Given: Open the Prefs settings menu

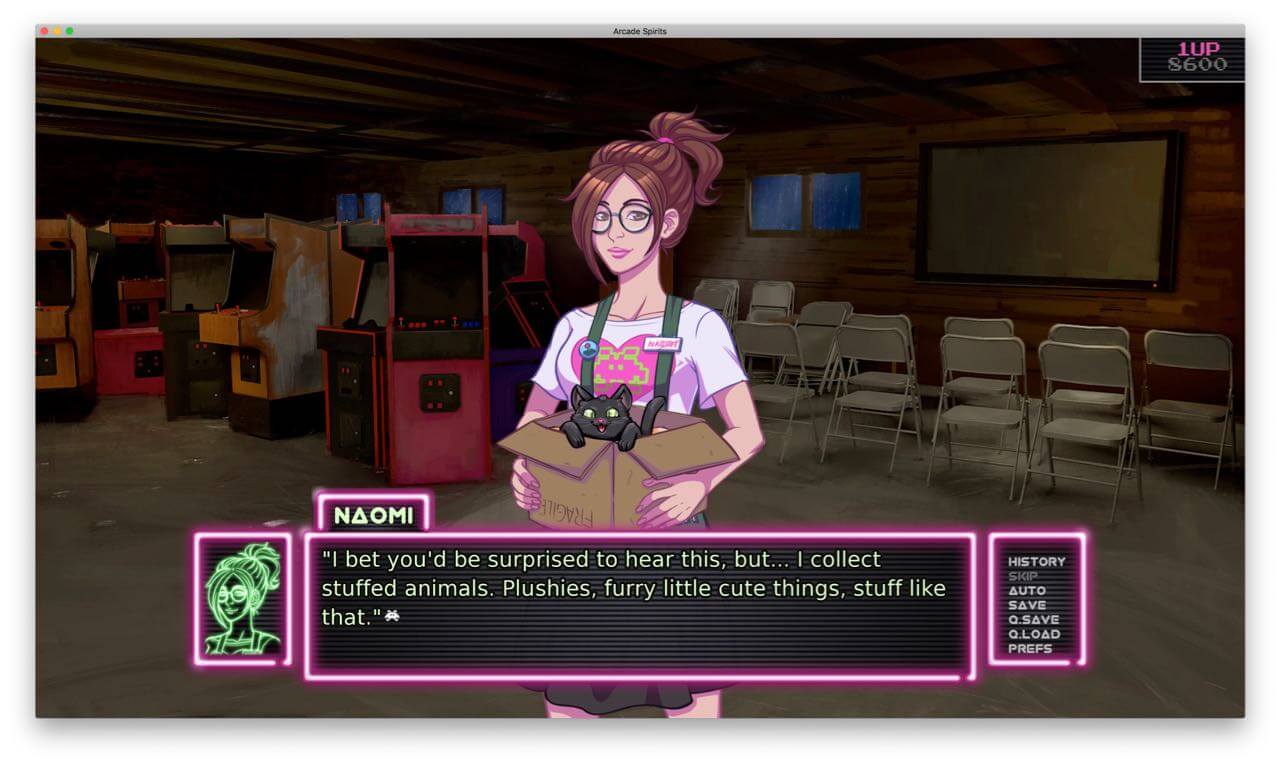Looking at the screenshot, I should tap(1029, 649).
